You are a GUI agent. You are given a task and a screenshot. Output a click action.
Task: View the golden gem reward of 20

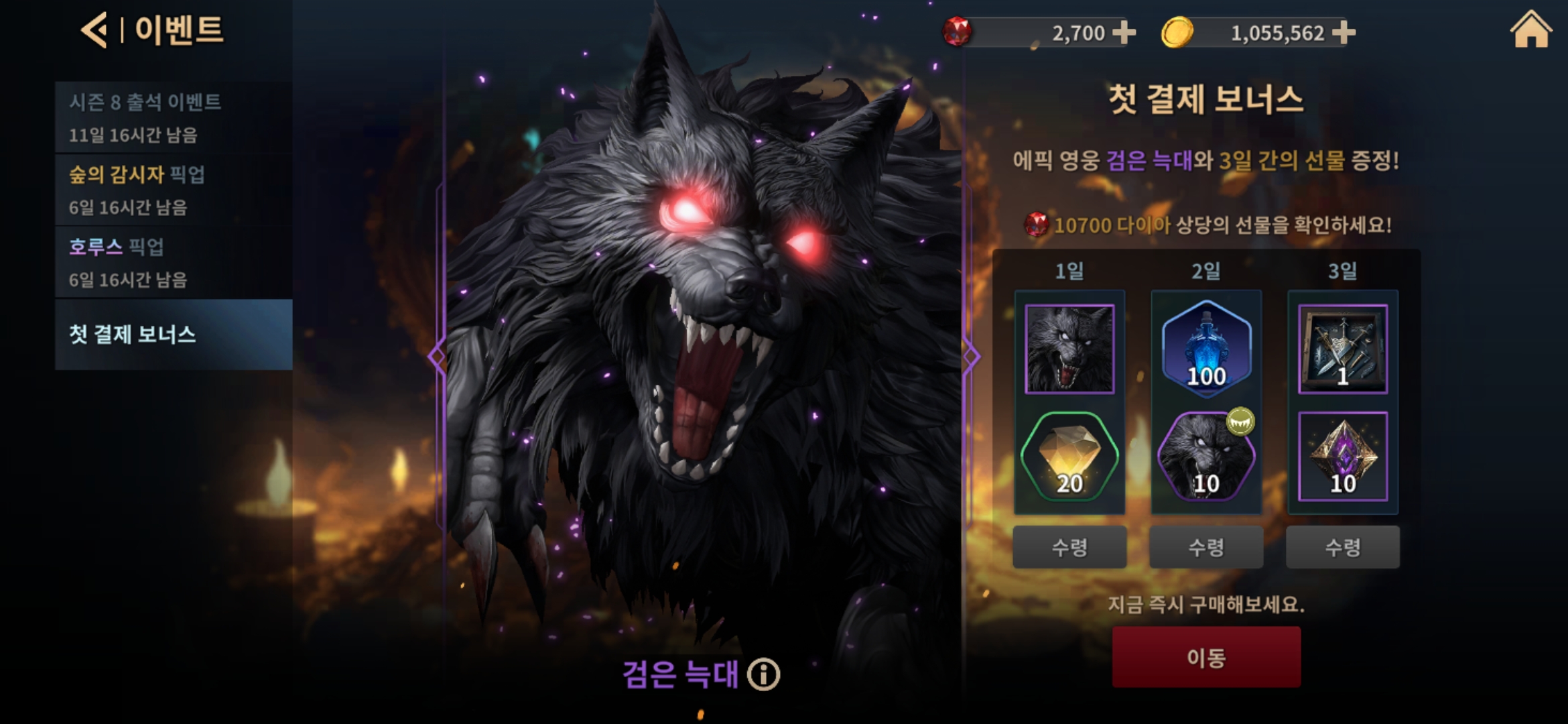pos(1069,457)
